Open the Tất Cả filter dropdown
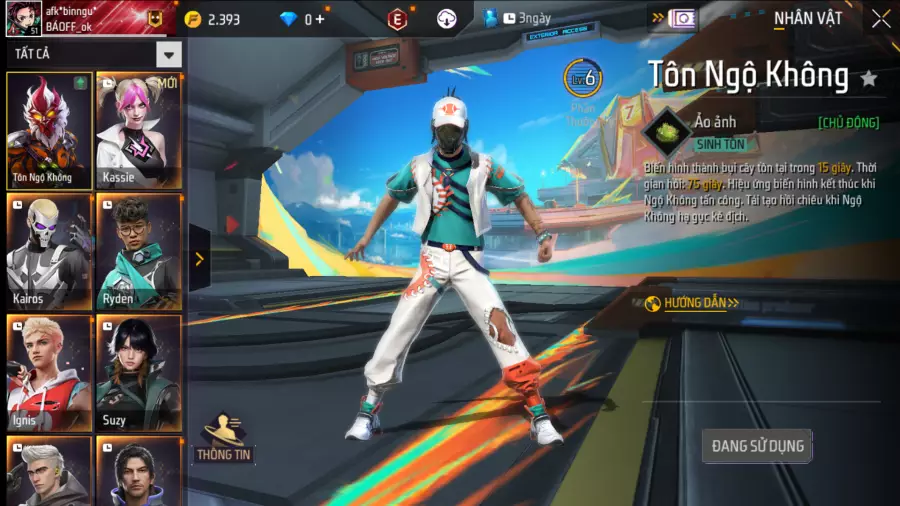 tap(169, 55)
